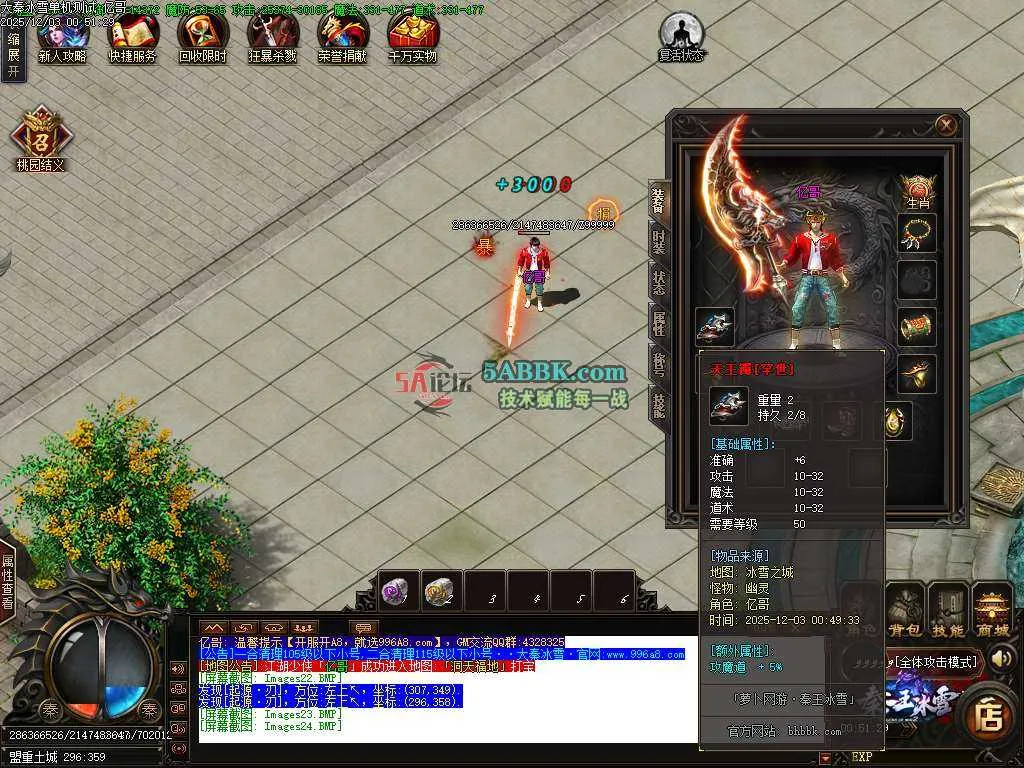Open the 千万实物 treasure chest icon

(x=412, y=38)
